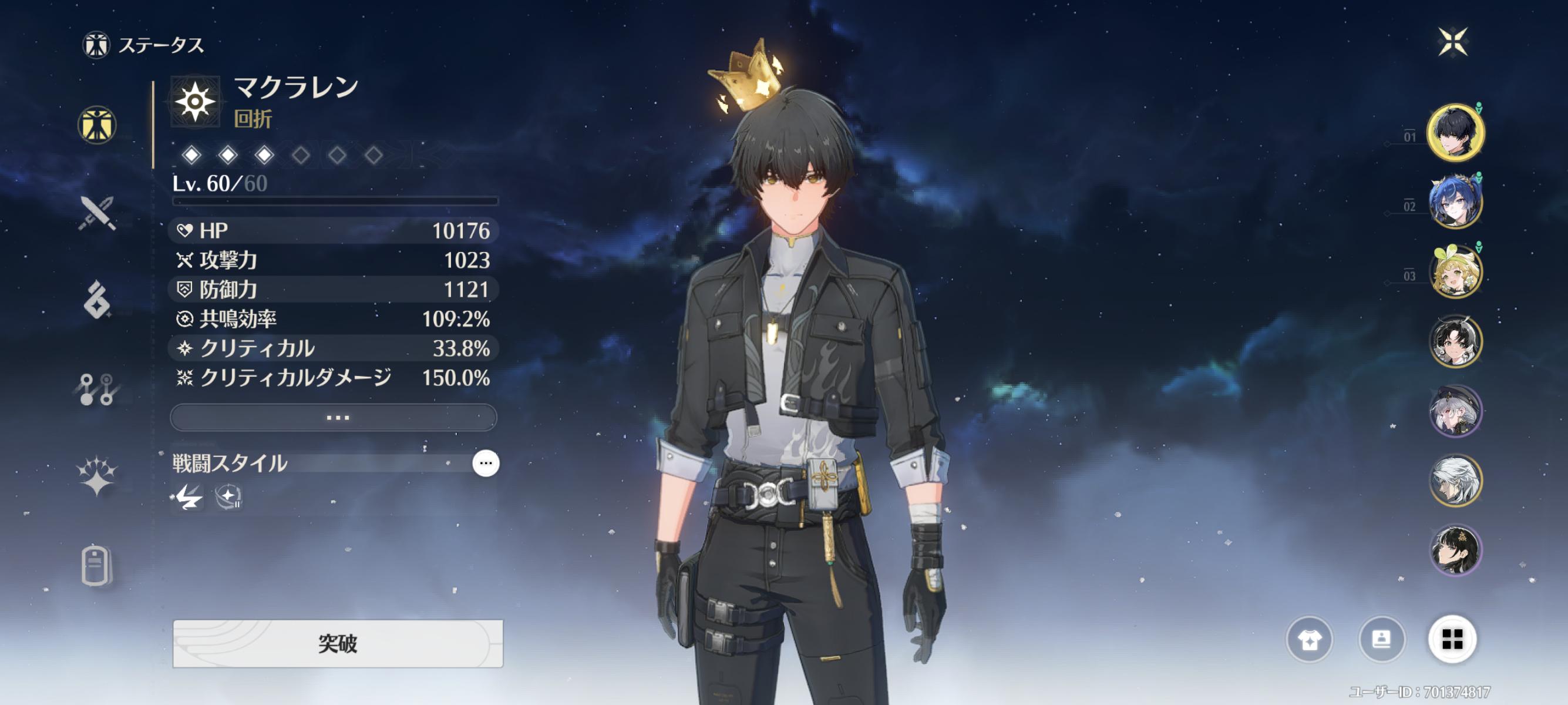
Task: Choose the blue-haired character in slot 02
Action: [1455, 202]
